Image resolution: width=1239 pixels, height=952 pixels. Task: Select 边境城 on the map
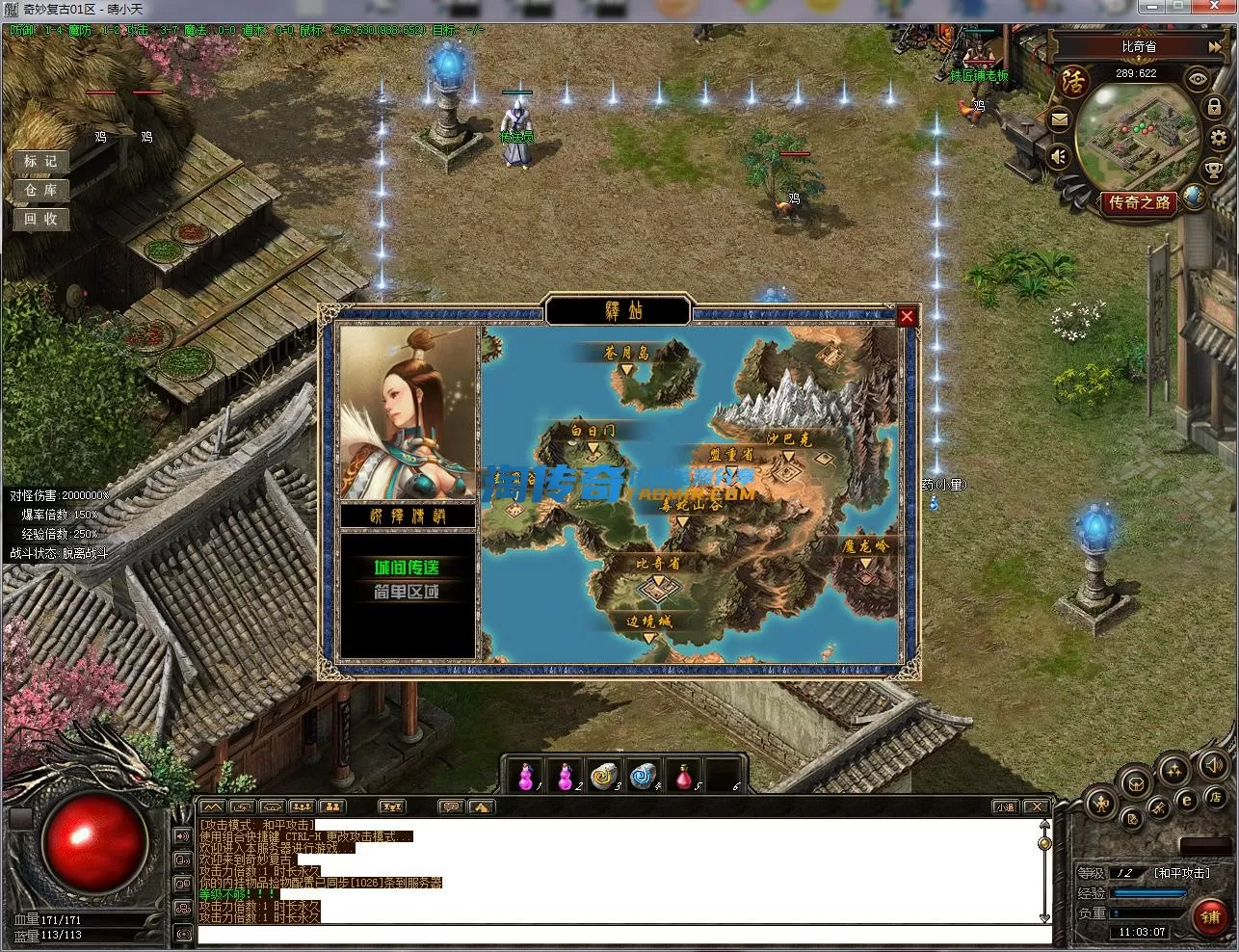pyautogui.click(x=650, y=623)
